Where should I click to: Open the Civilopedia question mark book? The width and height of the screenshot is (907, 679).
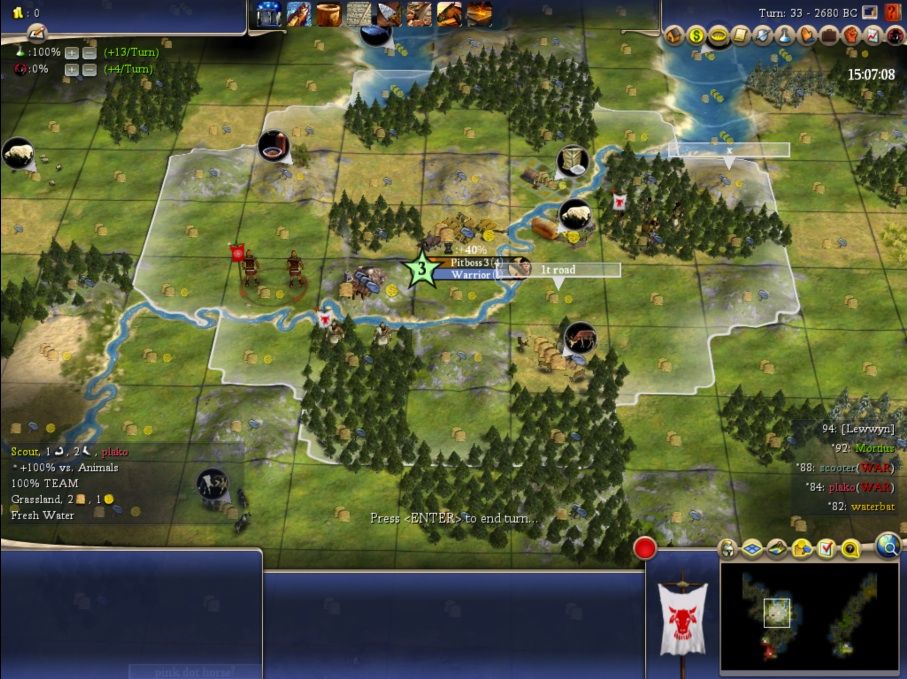pos(893,12)
